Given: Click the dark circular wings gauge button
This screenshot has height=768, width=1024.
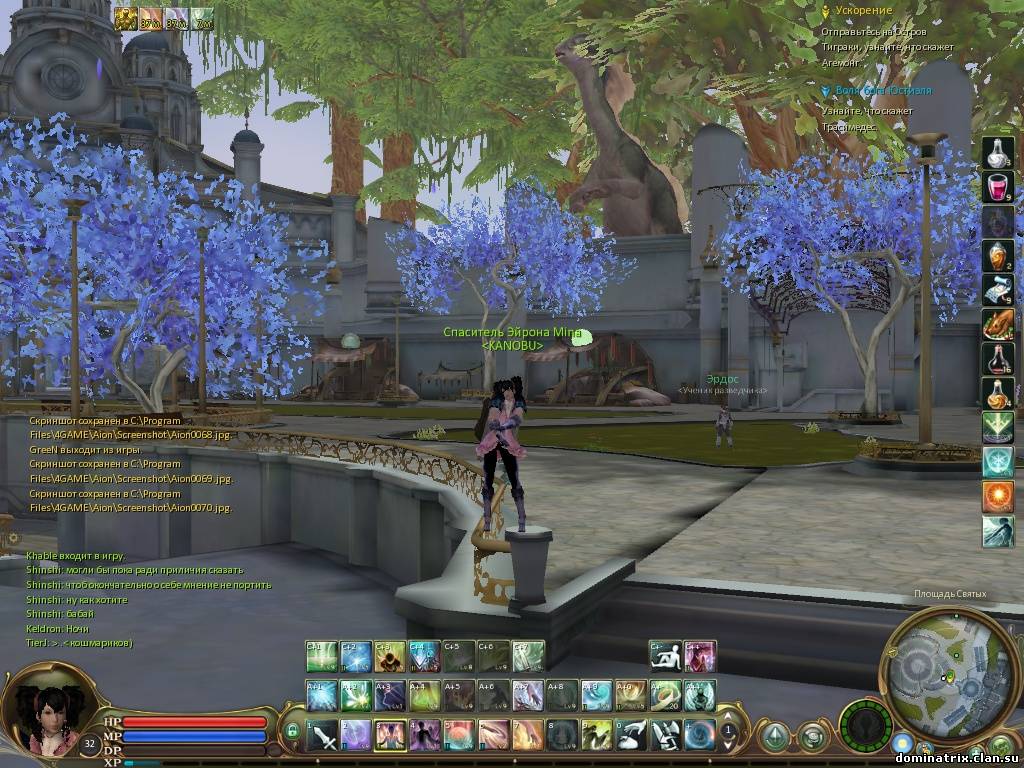Looking at the screenshot, I should pyautogui.click(x=866, y=724).
